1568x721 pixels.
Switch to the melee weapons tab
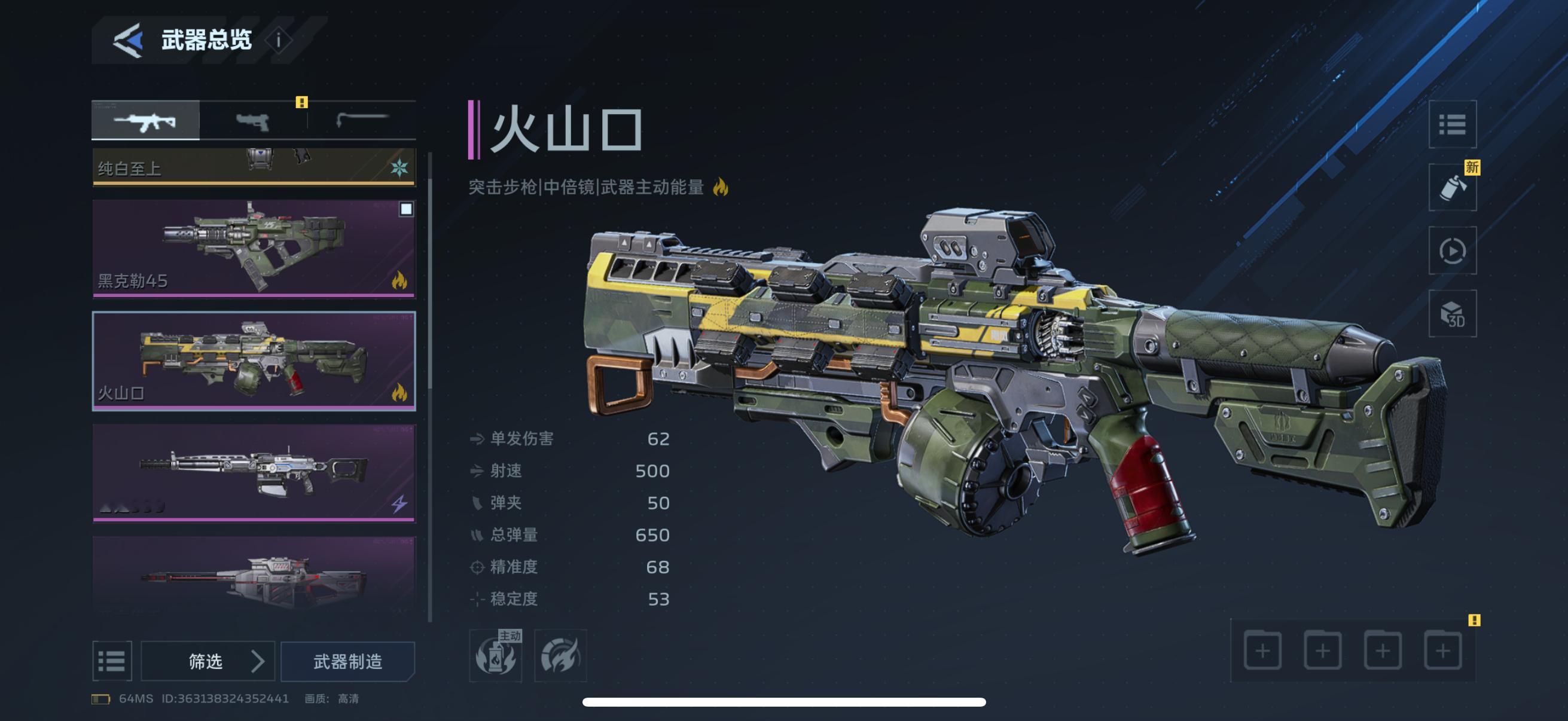tap(362, 120)
